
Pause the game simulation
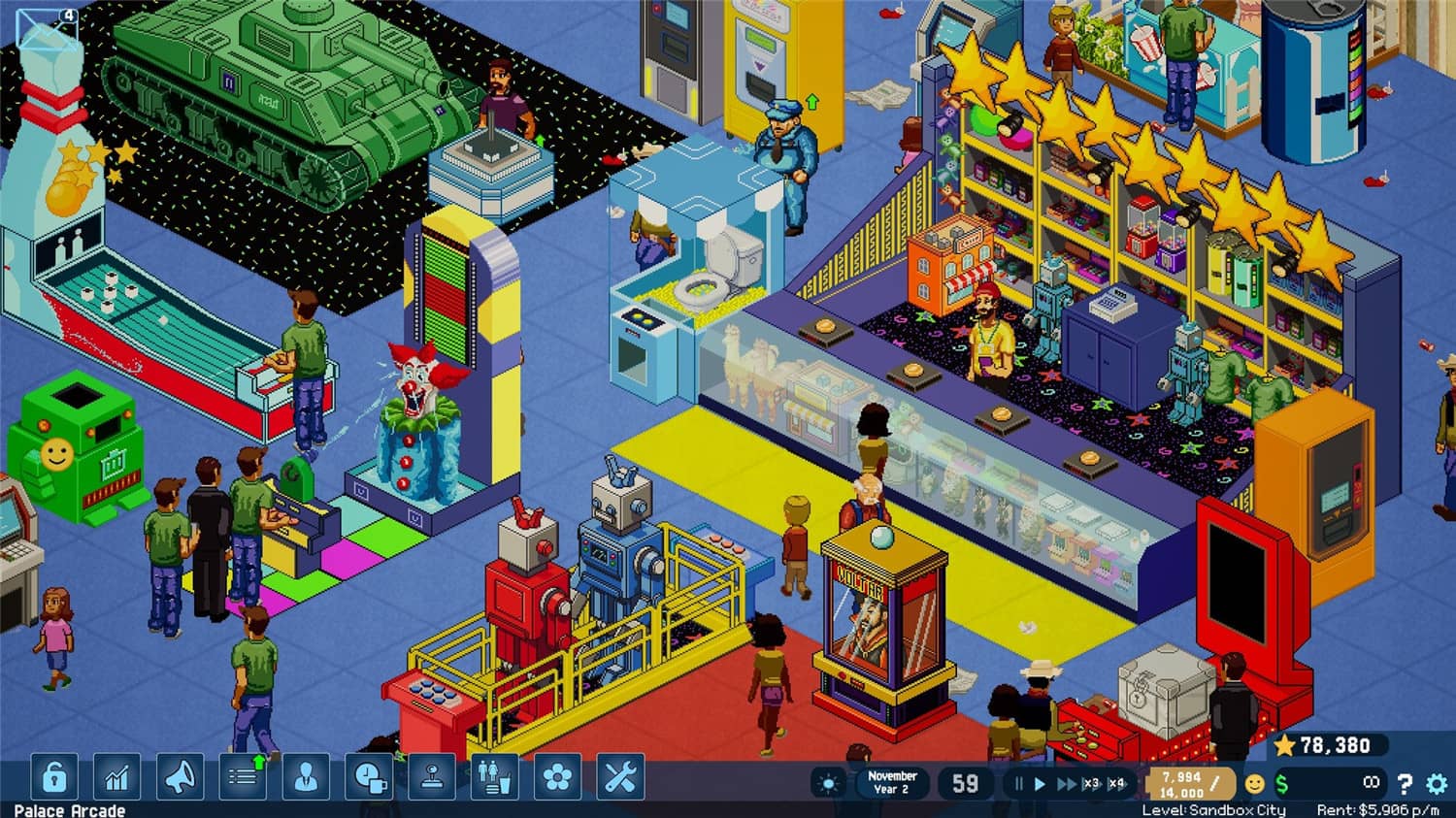point(1018,782)
